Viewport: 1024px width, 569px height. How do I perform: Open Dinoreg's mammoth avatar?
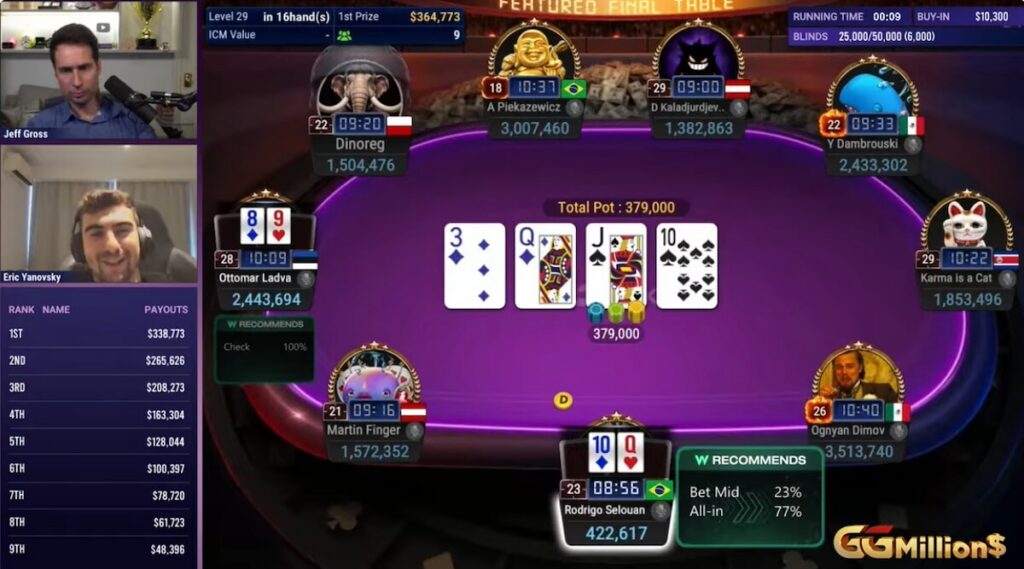coord(360,86)
